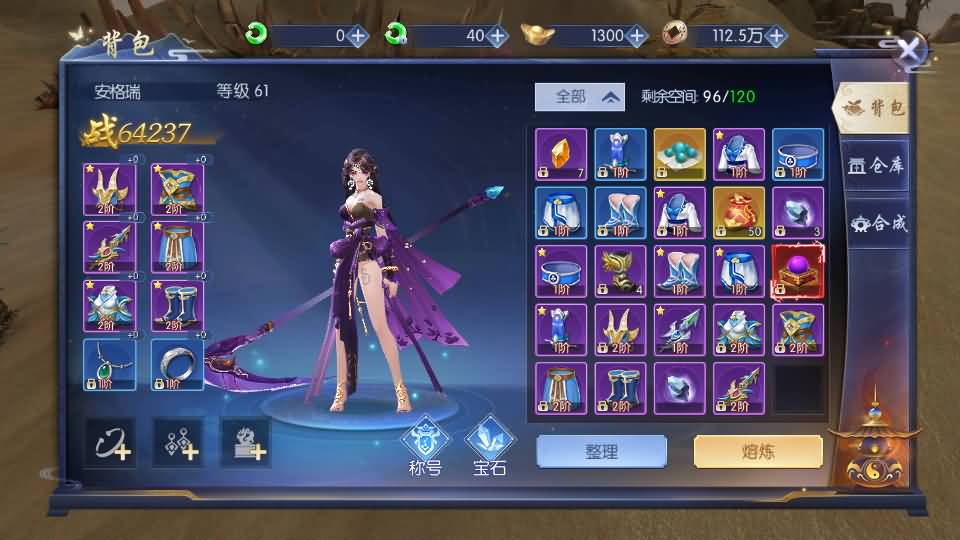Select the 背包 backpack tab

(873, 108)
